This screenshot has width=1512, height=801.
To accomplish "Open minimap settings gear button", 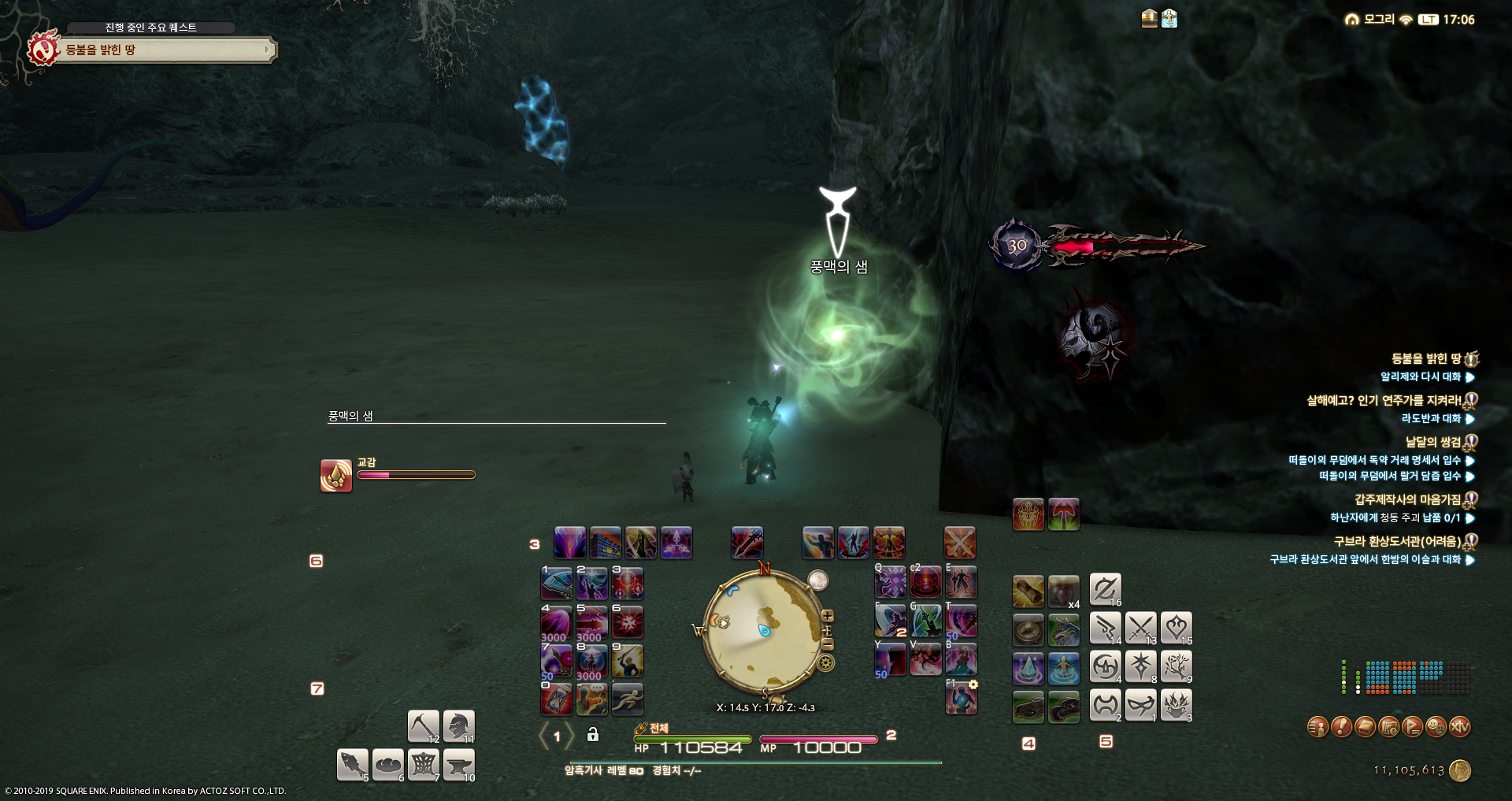I will point(826,662).
